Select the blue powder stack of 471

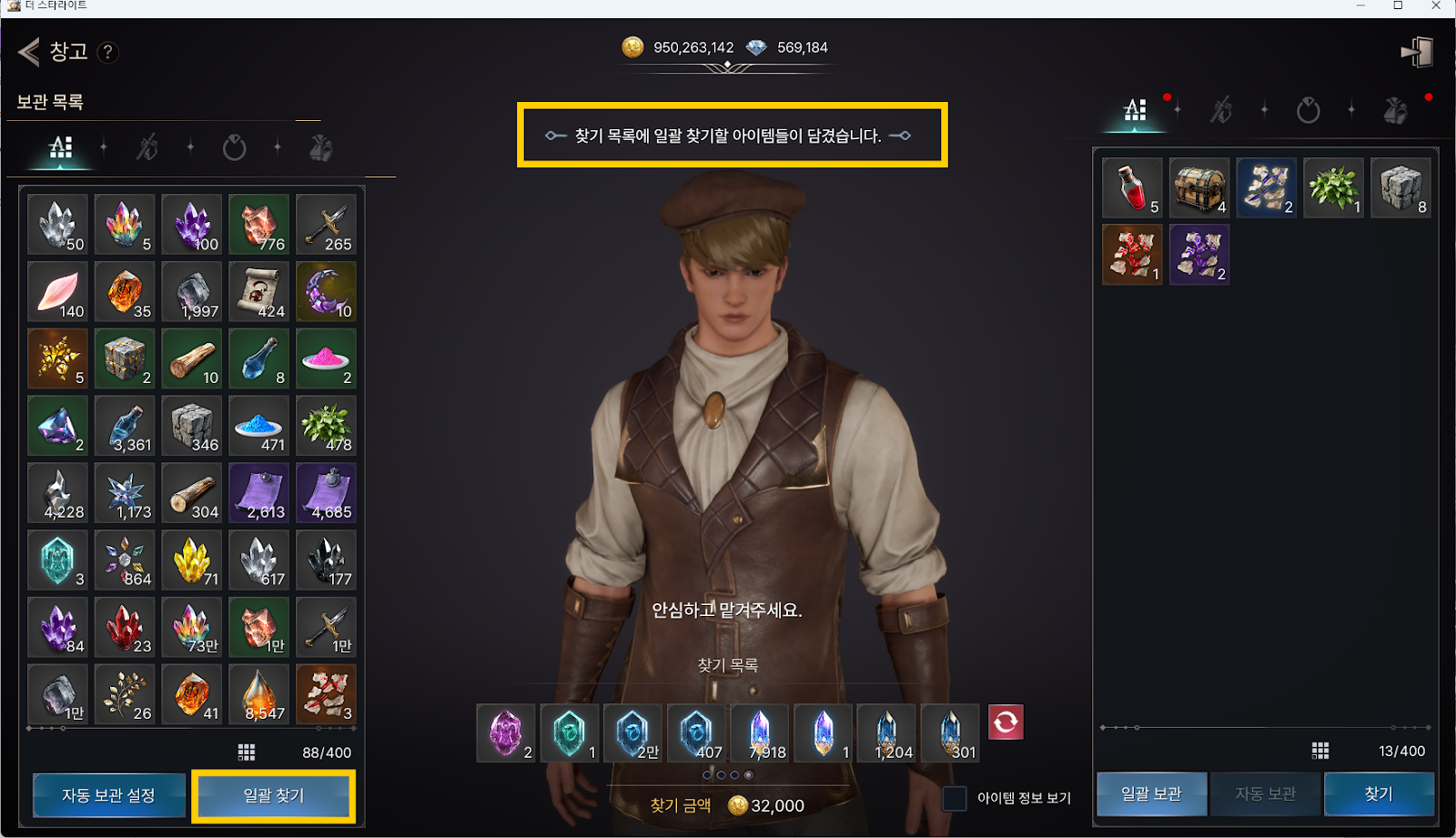tap(259, 426)
